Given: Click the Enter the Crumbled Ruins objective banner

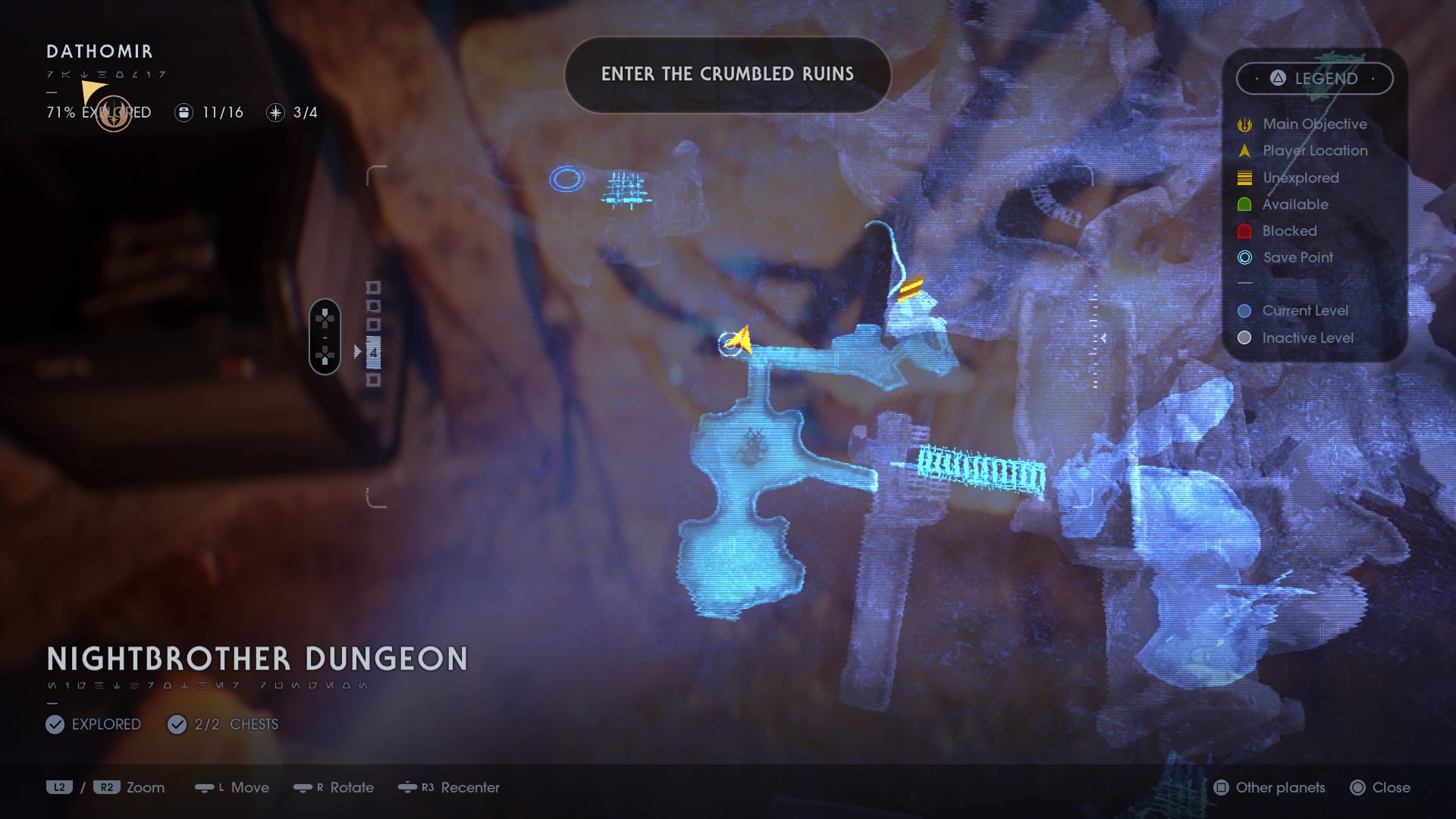Looking at the screenshot, I should [727, 74].
